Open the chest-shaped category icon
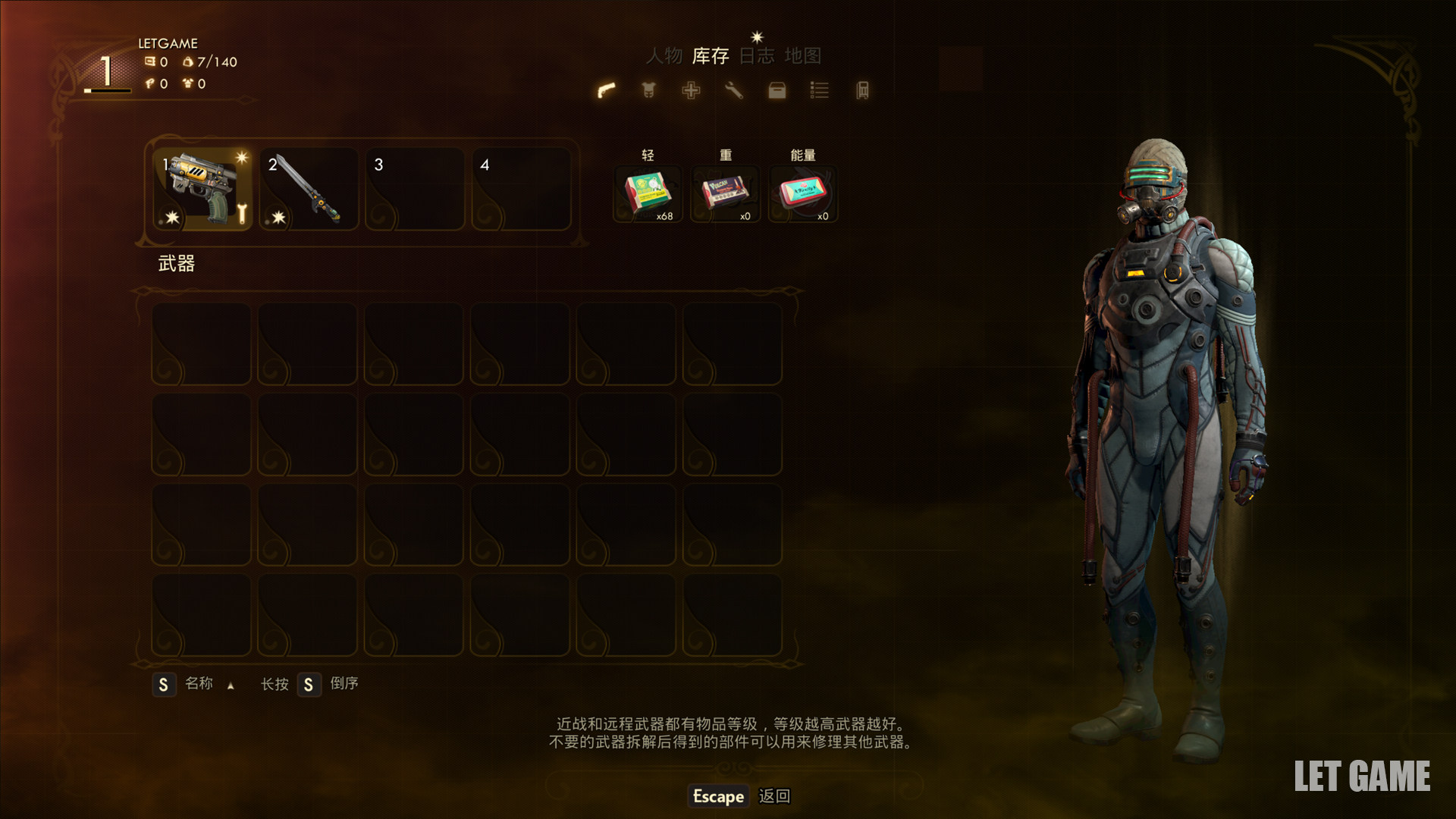 click(777, 91)
